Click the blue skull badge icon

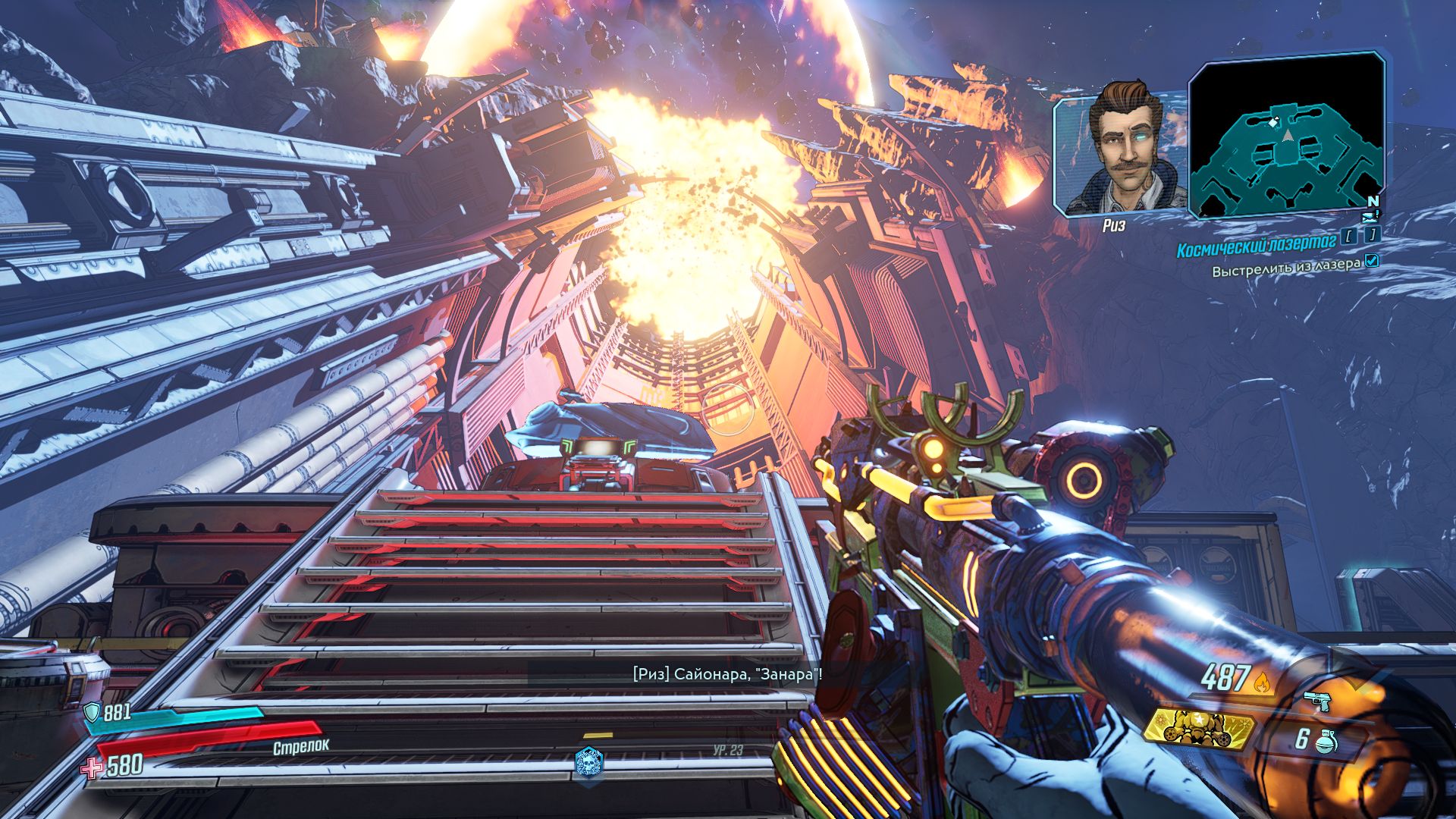click(x=589, y=762)
